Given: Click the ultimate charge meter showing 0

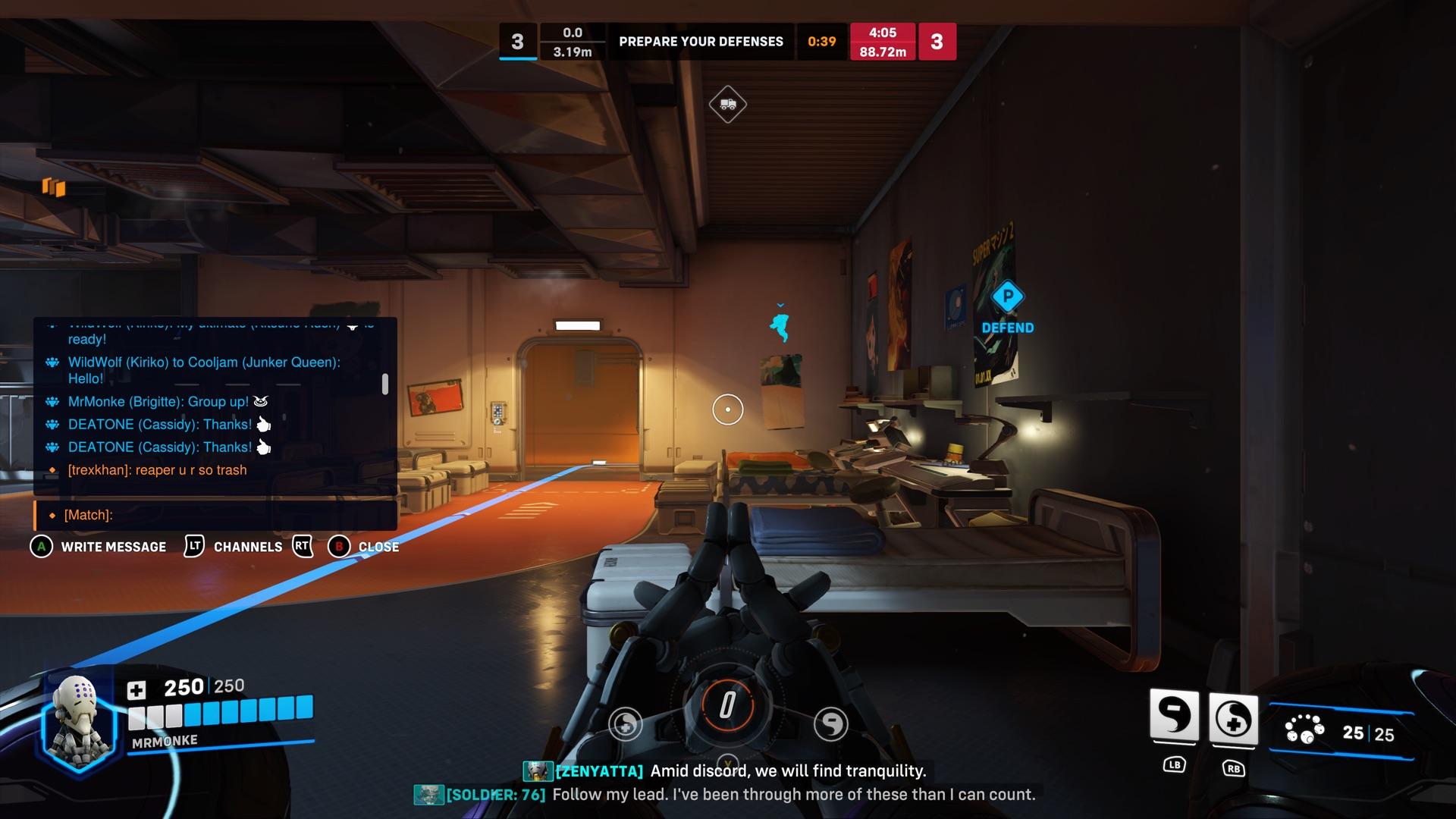Looking at the screenshot, I should click(x=726, y=706).
